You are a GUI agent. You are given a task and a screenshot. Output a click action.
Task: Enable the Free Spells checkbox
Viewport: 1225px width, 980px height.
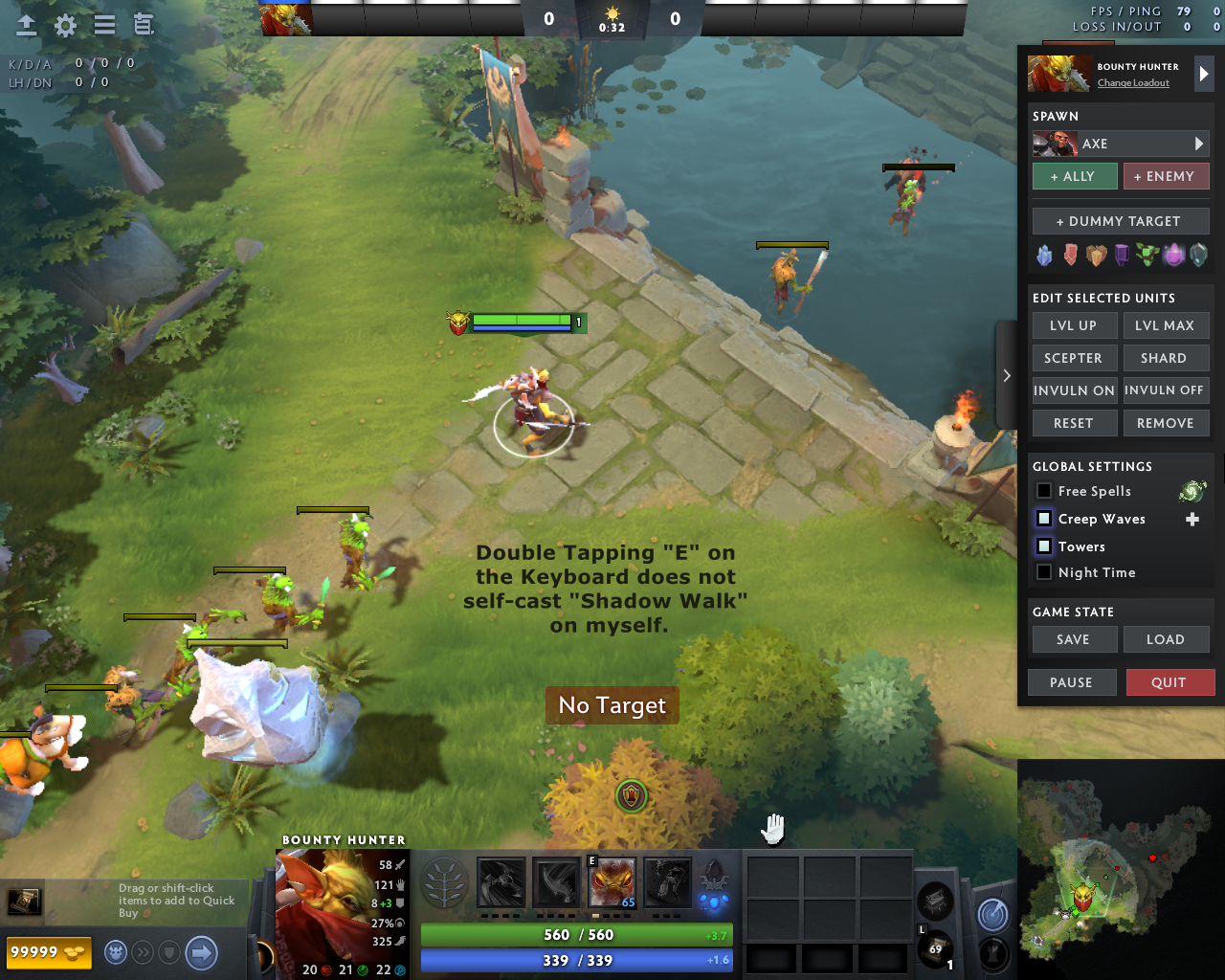[1042, 490]
